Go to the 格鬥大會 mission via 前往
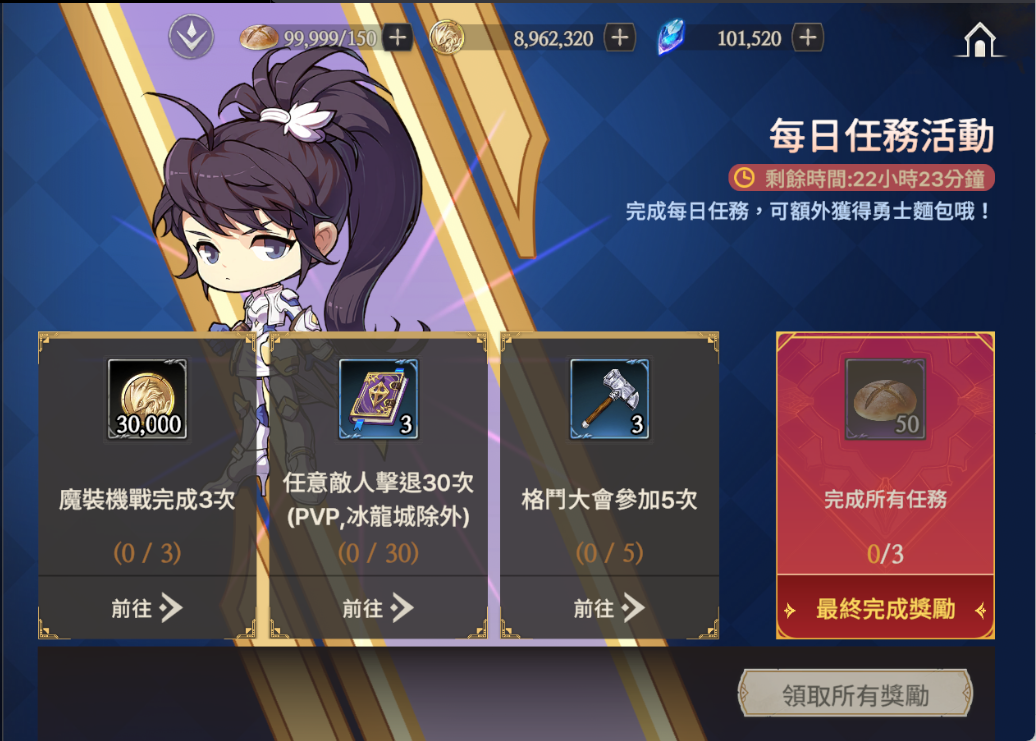 coord(609,607)
